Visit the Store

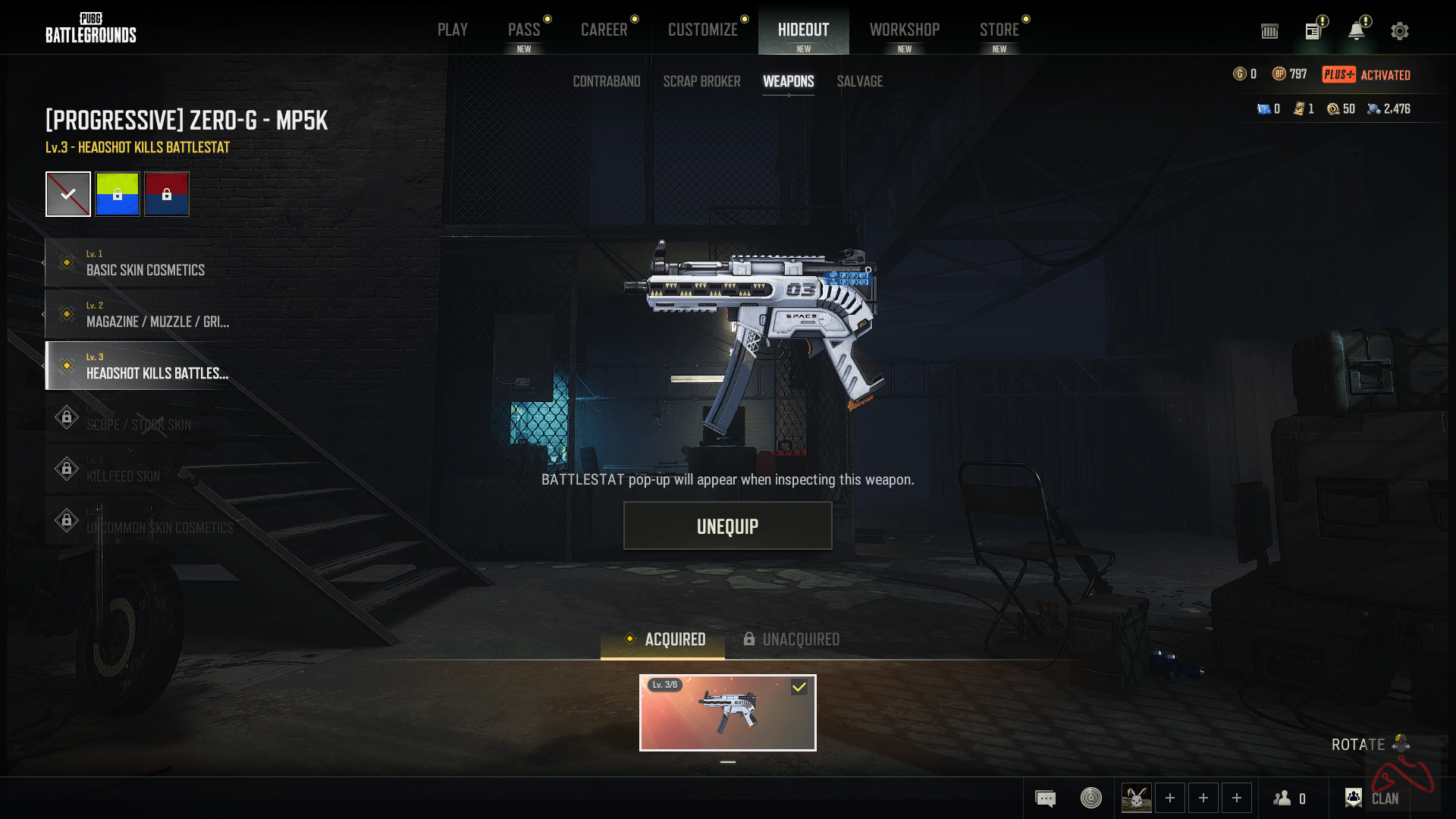pos(999,30)
